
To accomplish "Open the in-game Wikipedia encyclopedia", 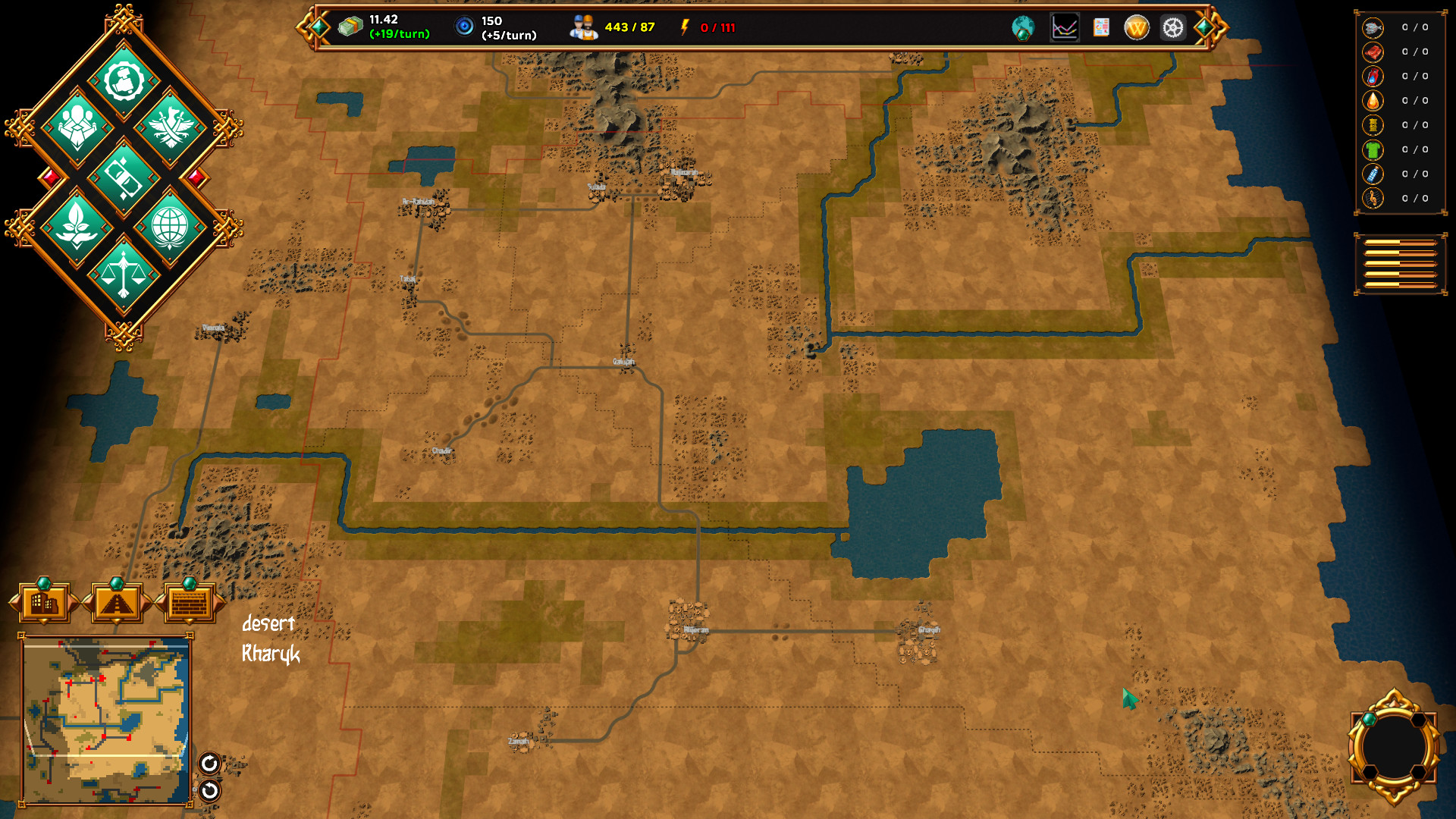I will pyautogui.click(x=1135, y=28).
